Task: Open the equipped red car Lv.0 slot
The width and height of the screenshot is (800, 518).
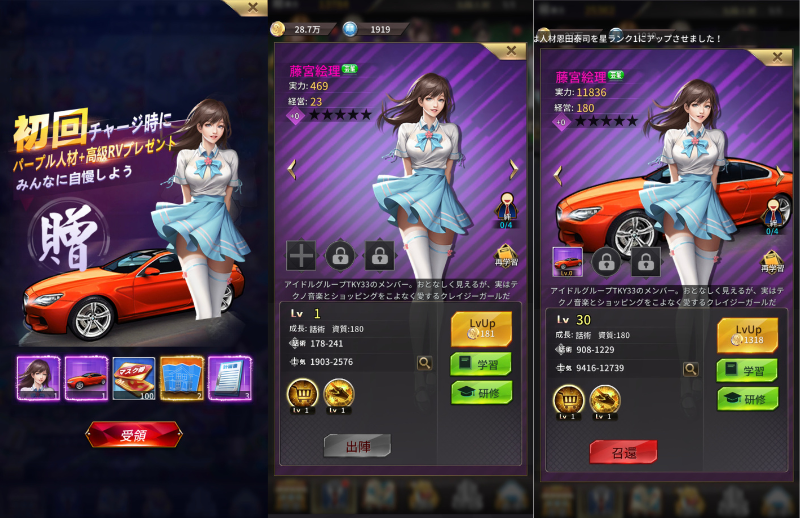Action: (x=567, y=262)
